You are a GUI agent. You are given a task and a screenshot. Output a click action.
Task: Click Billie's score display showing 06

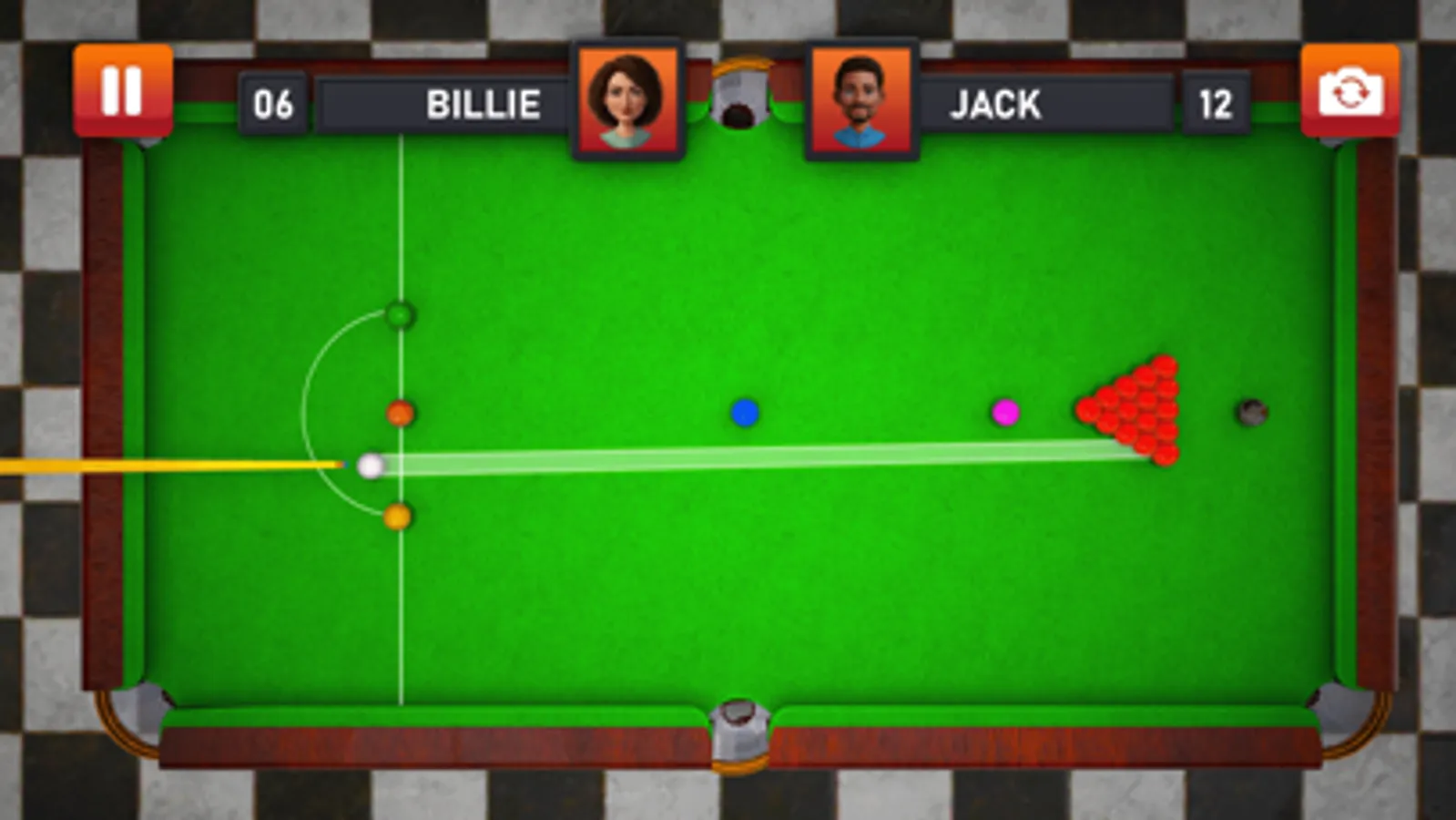tap(275, 103)
